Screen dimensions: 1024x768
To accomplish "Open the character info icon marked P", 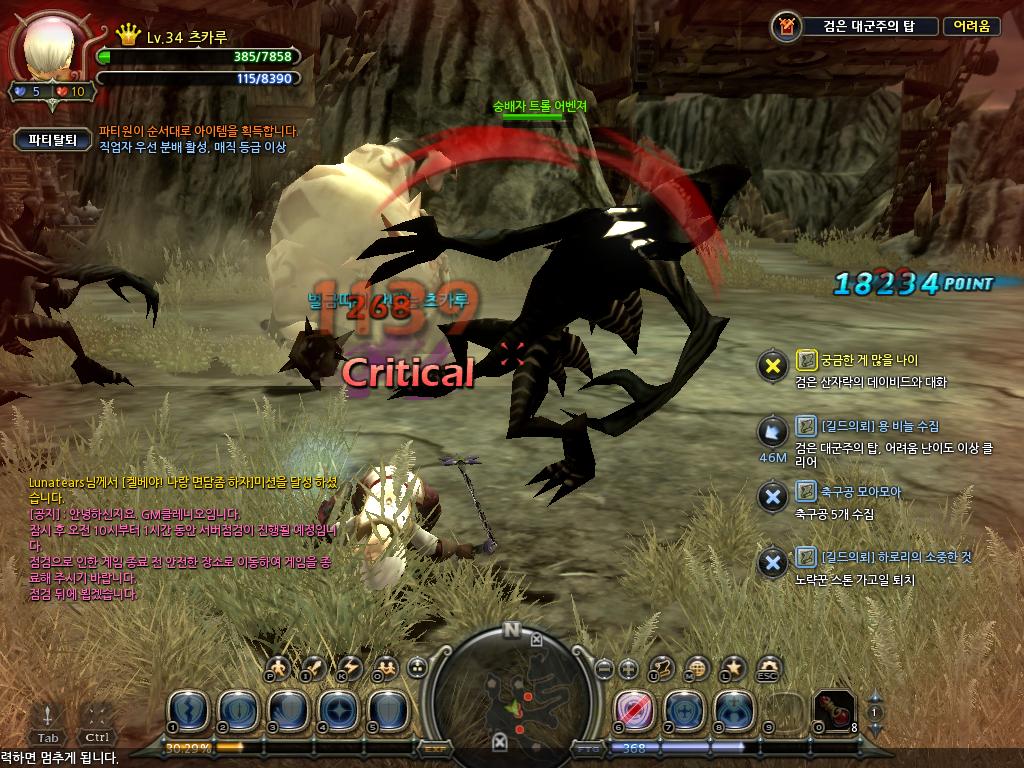I will point(280,668).
